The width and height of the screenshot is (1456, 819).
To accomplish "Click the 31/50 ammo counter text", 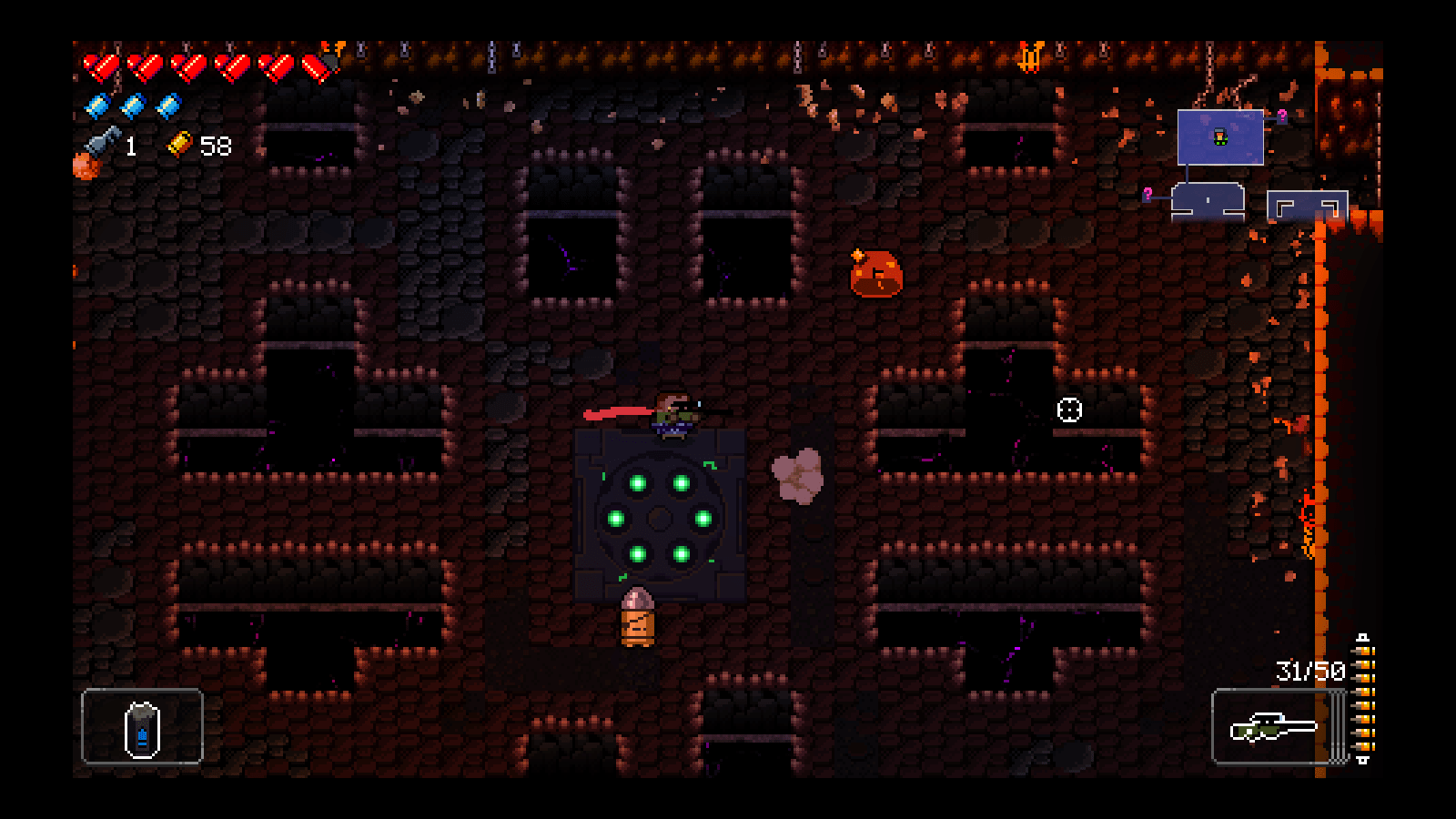I will (1310, 670).
